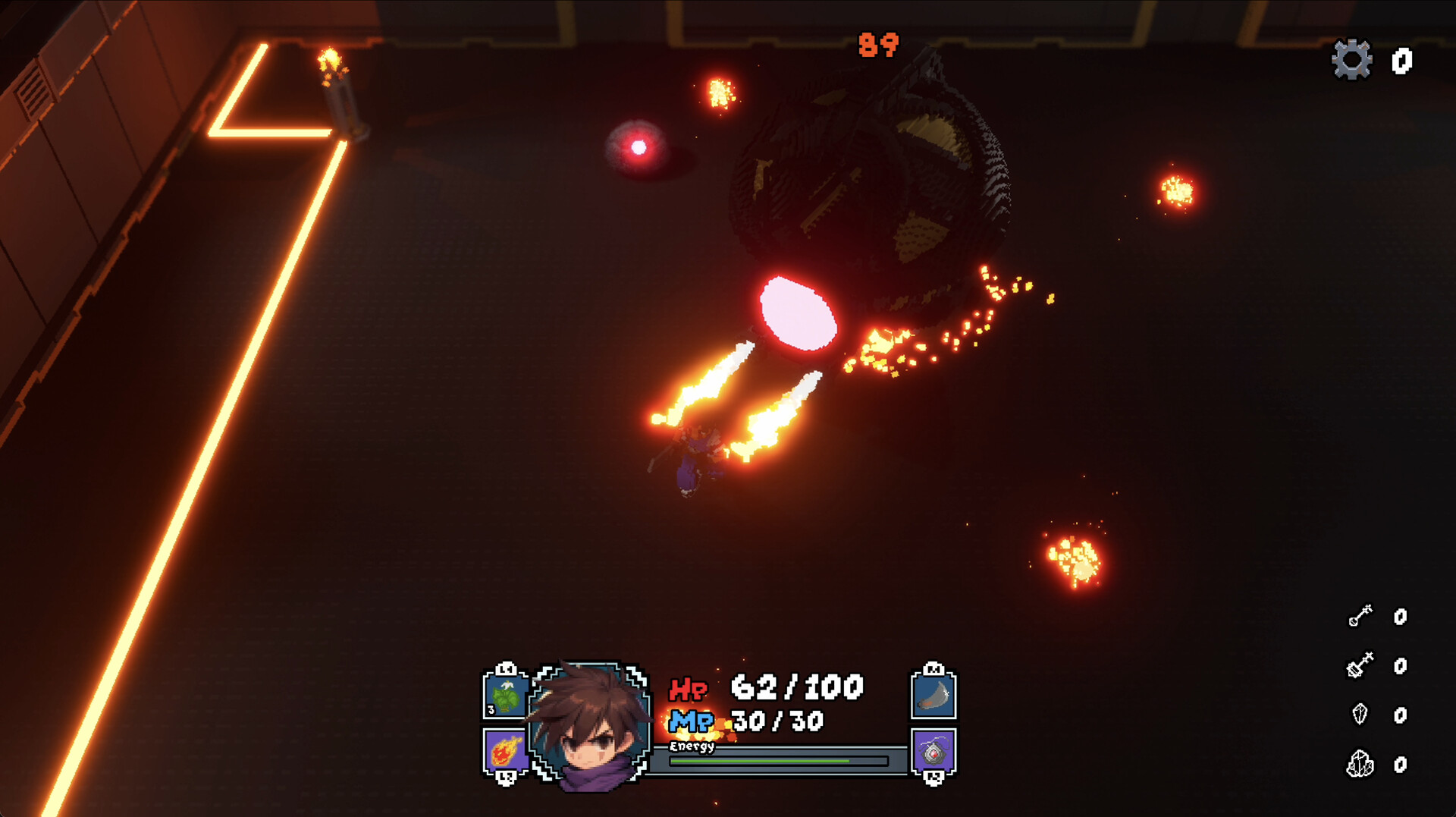Image resolution: width=1456 pixels, height=817 pixels.
Task: Select the leaf herb item slot
Action: [x=506, y=698]
